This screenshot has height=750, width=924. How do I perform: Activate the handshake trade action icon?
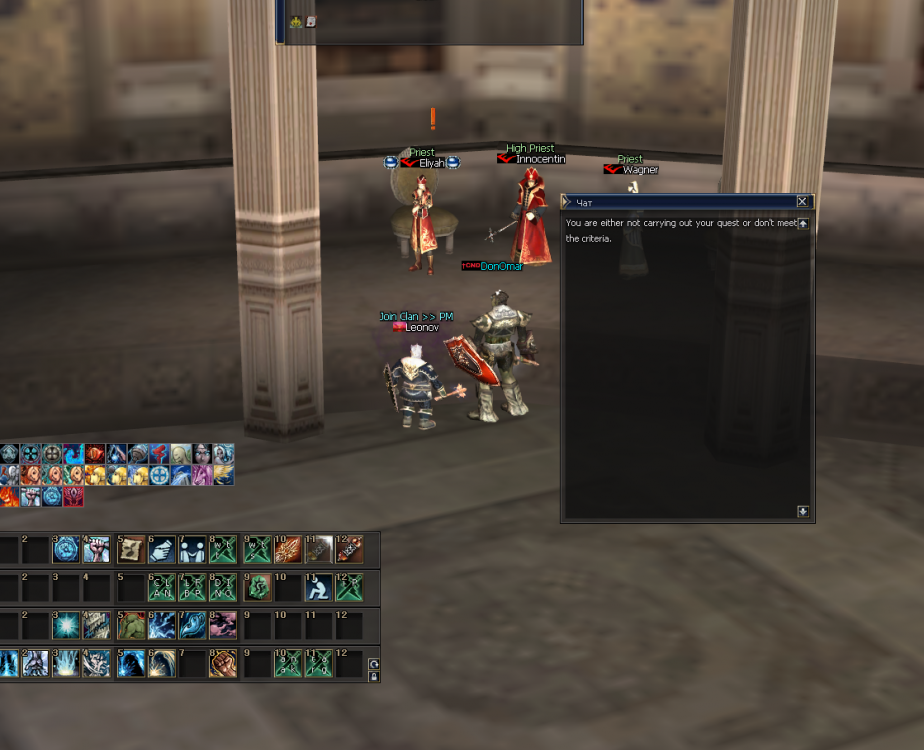tap(161, 550)
